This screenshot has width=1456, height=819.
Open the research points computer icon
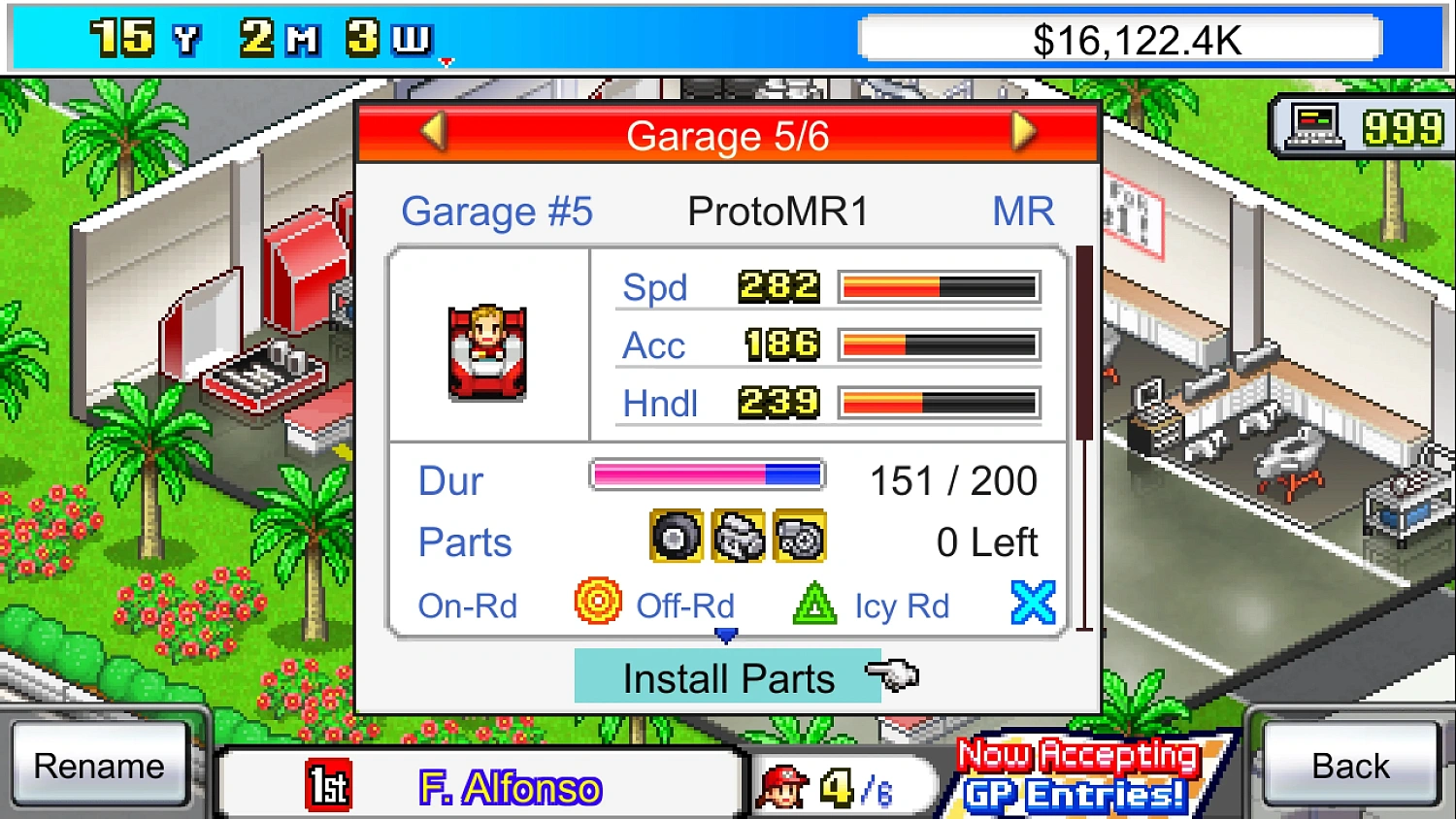pos(1313,126)
